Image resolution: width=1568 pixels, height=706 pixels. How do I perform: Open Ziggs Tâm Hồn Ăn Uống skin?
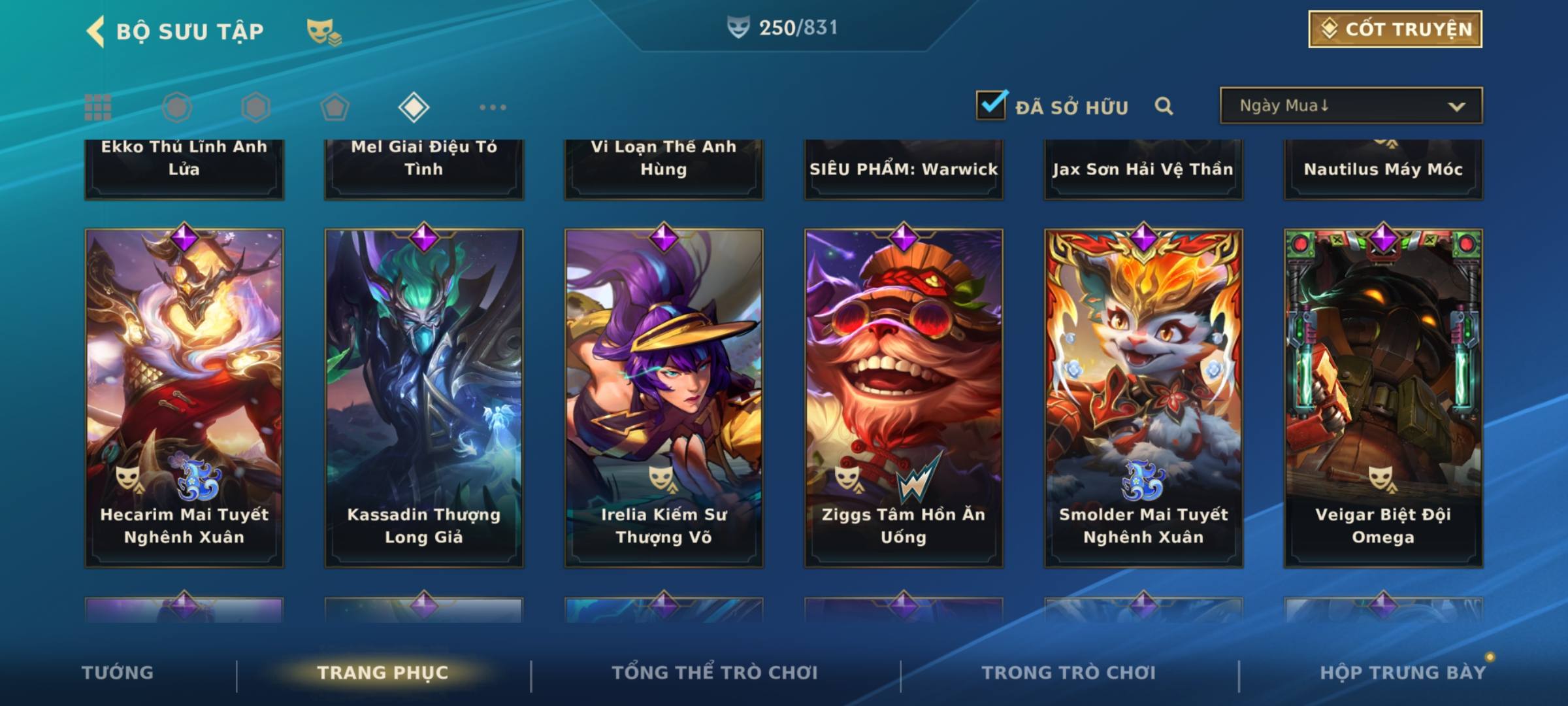(904, 397)
